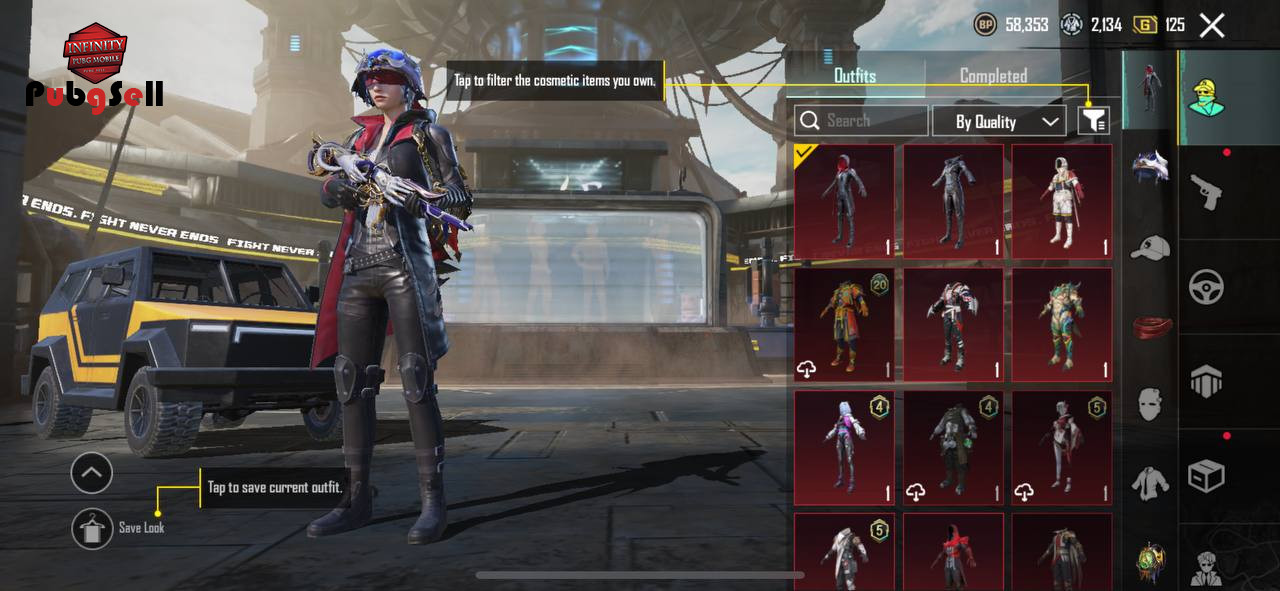Toggle the owned items filter funnel

click(1094, 121)
